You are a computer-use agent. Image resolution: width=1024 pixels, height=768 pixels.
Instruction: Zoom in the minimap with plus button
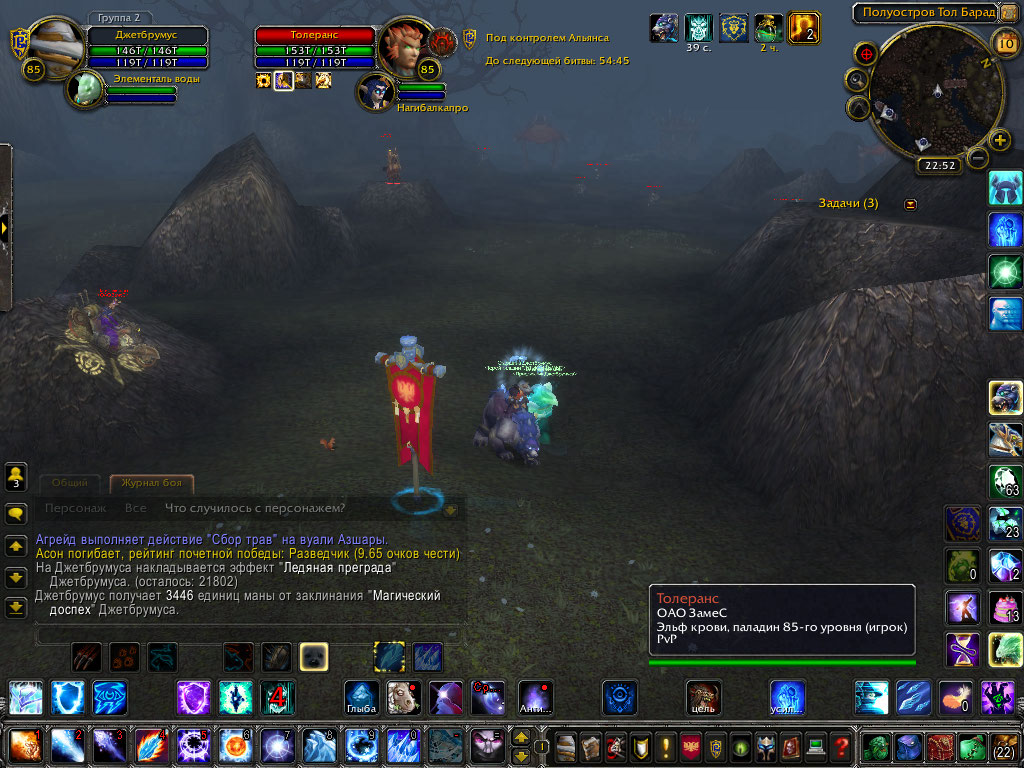click(x=999, y=140)
